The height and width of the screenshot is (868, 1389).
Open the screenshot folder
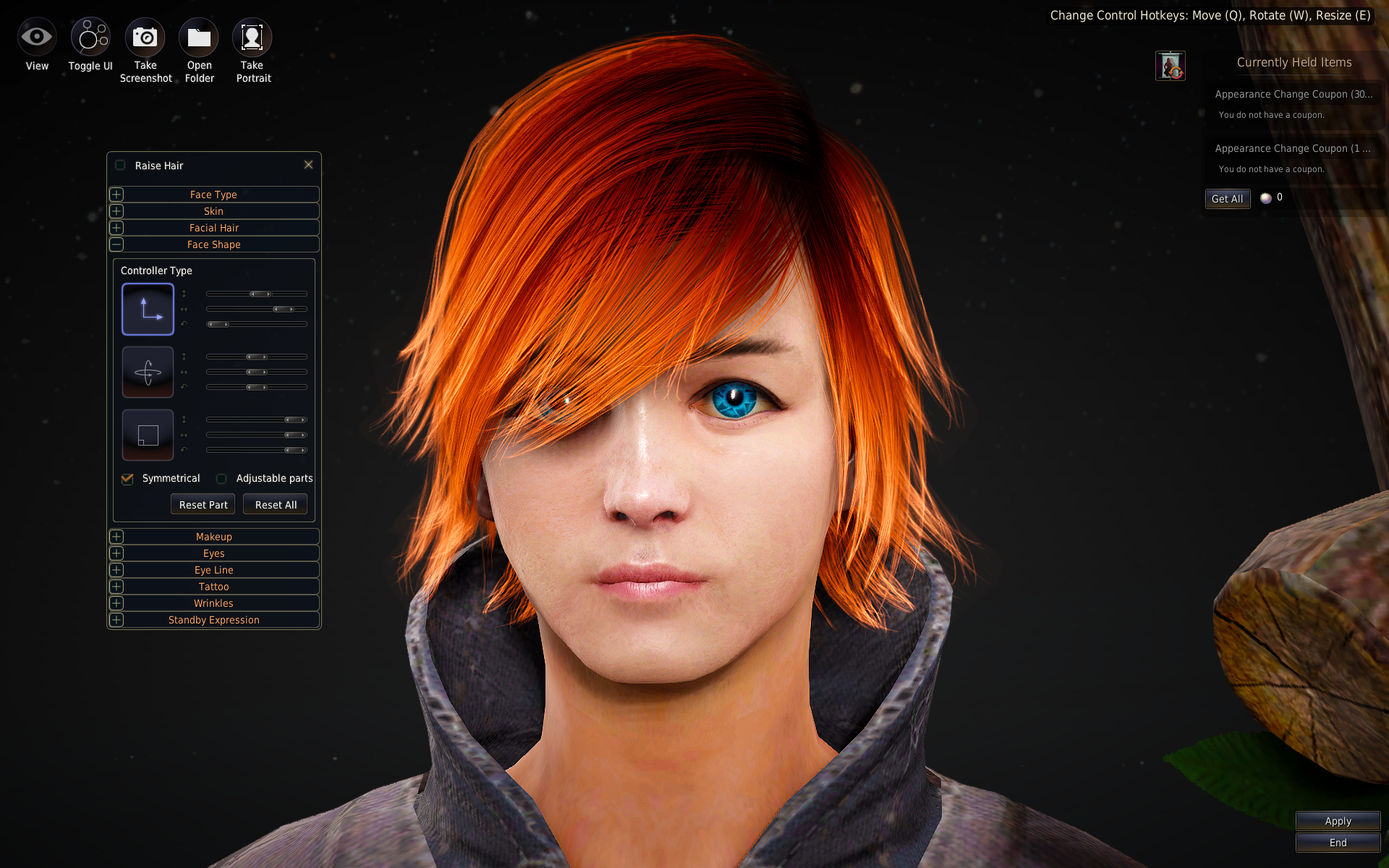(x=199, y=38)
